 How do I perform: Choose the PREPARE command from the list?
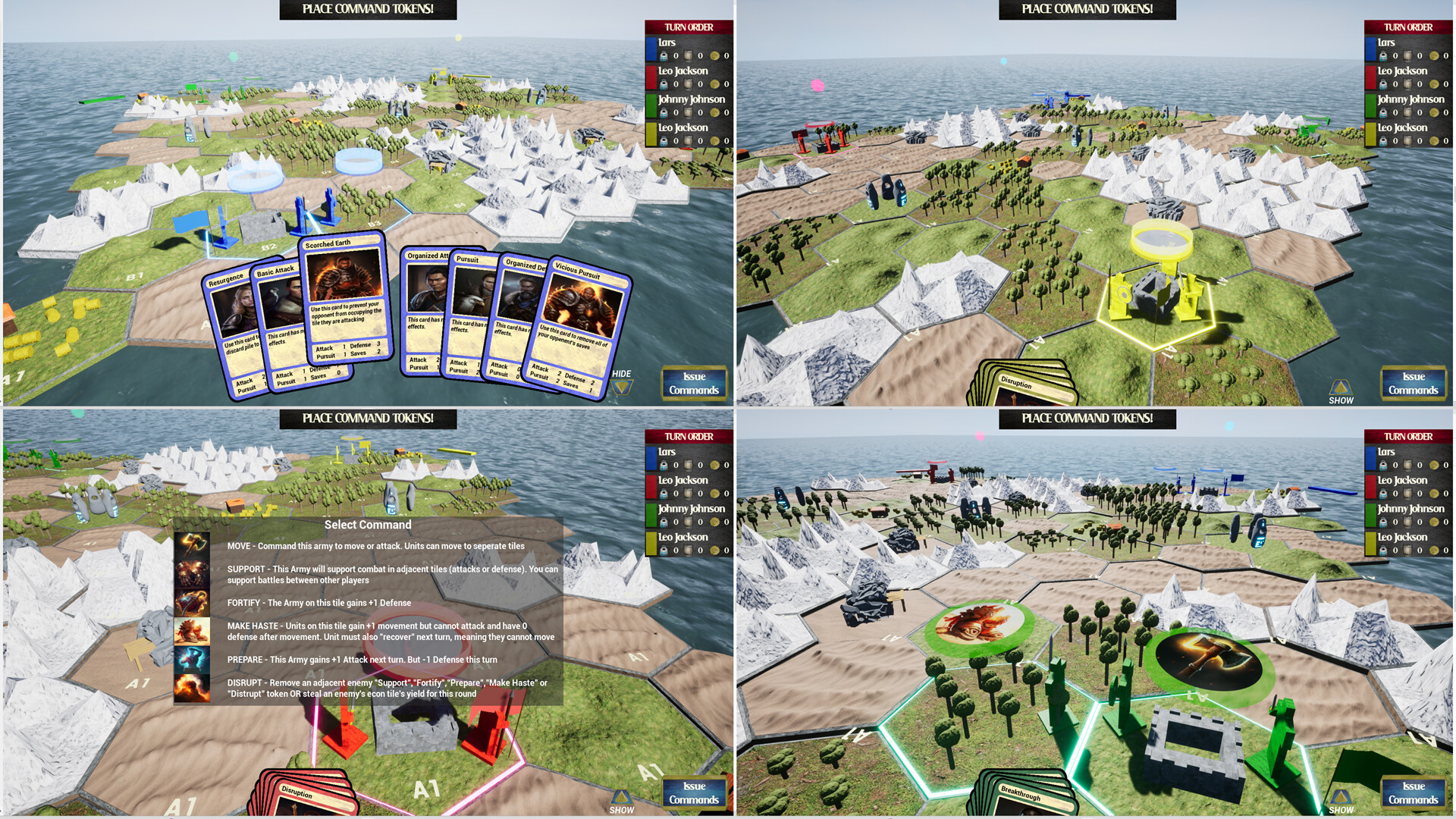(x=193, y=660)
